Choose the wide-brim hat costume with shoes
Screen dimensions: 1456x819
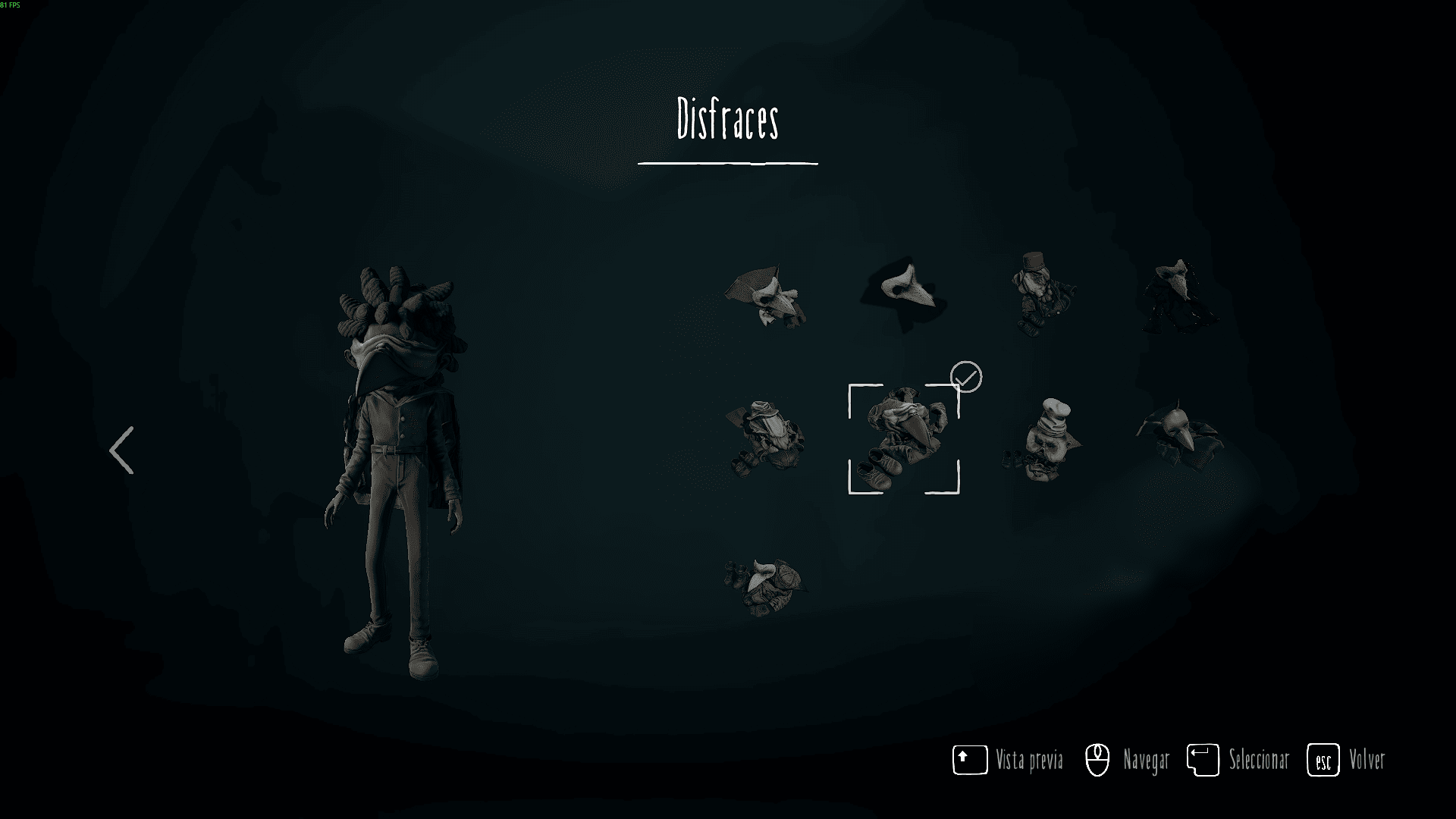point(766,438)
